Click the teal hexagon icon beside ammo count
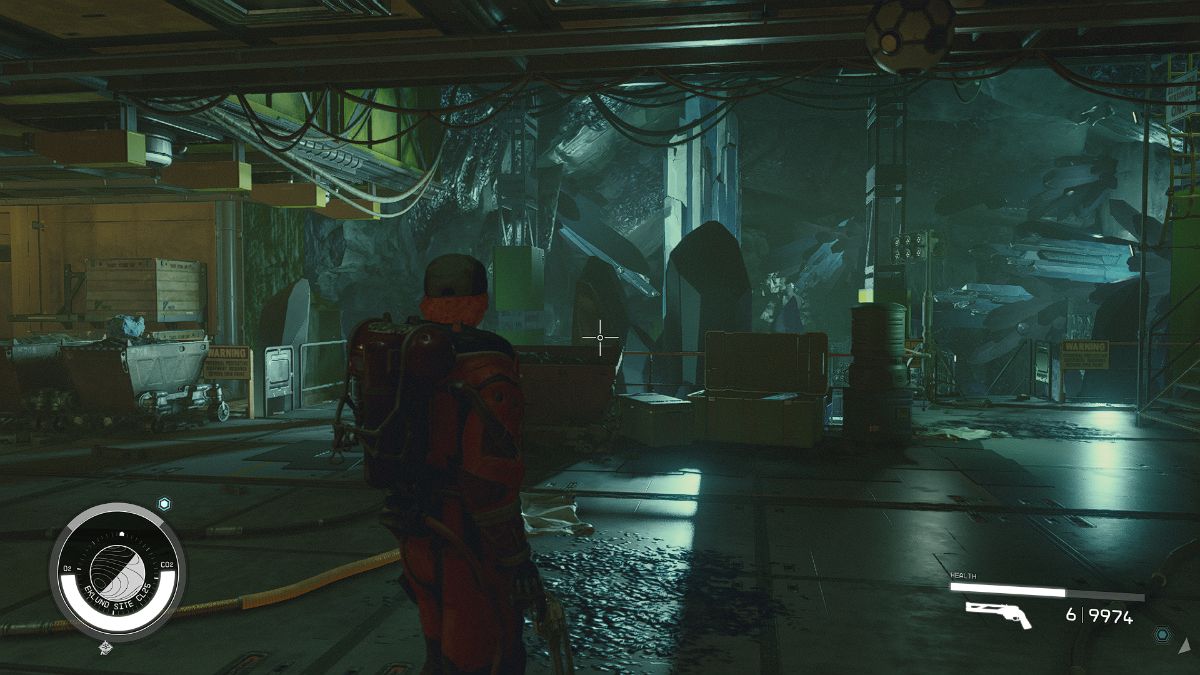This screenshot has height=675, width=1200. [x=1160, y=634]
